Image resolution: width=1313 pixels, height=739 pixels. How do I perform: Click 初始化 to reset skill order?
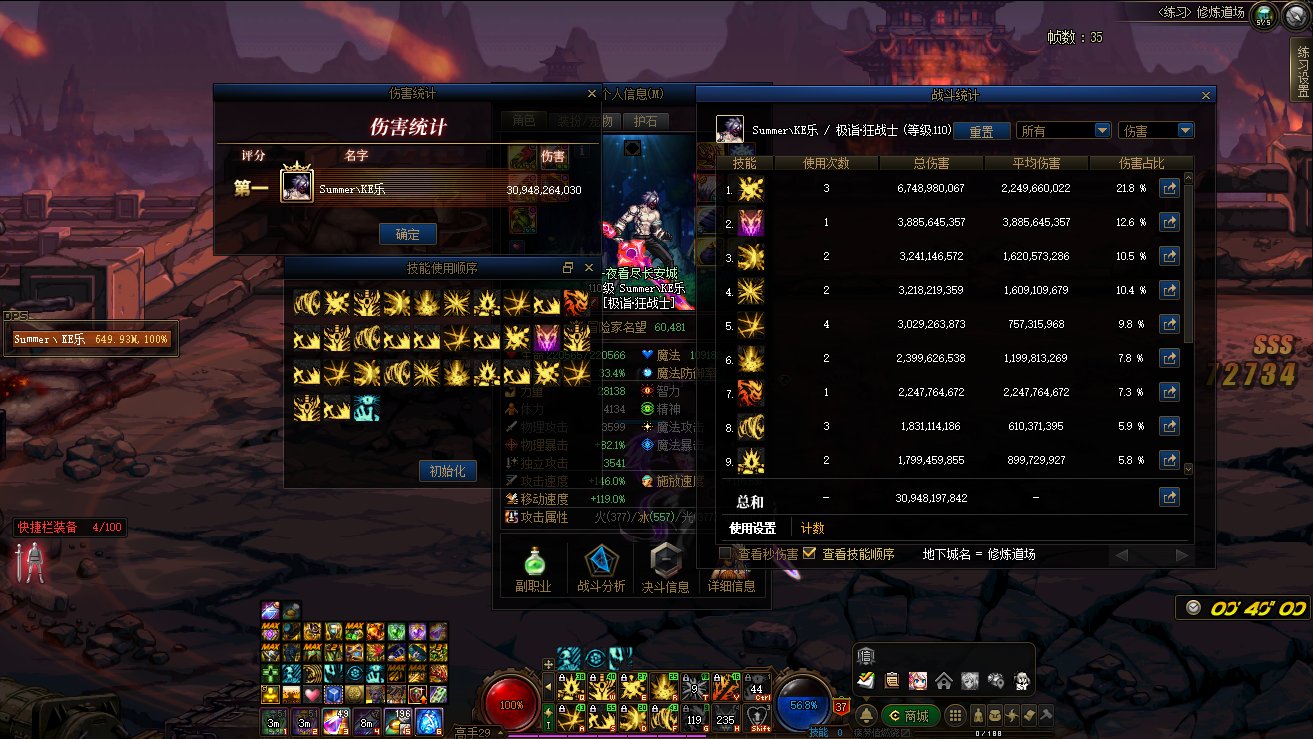[447, 471]
